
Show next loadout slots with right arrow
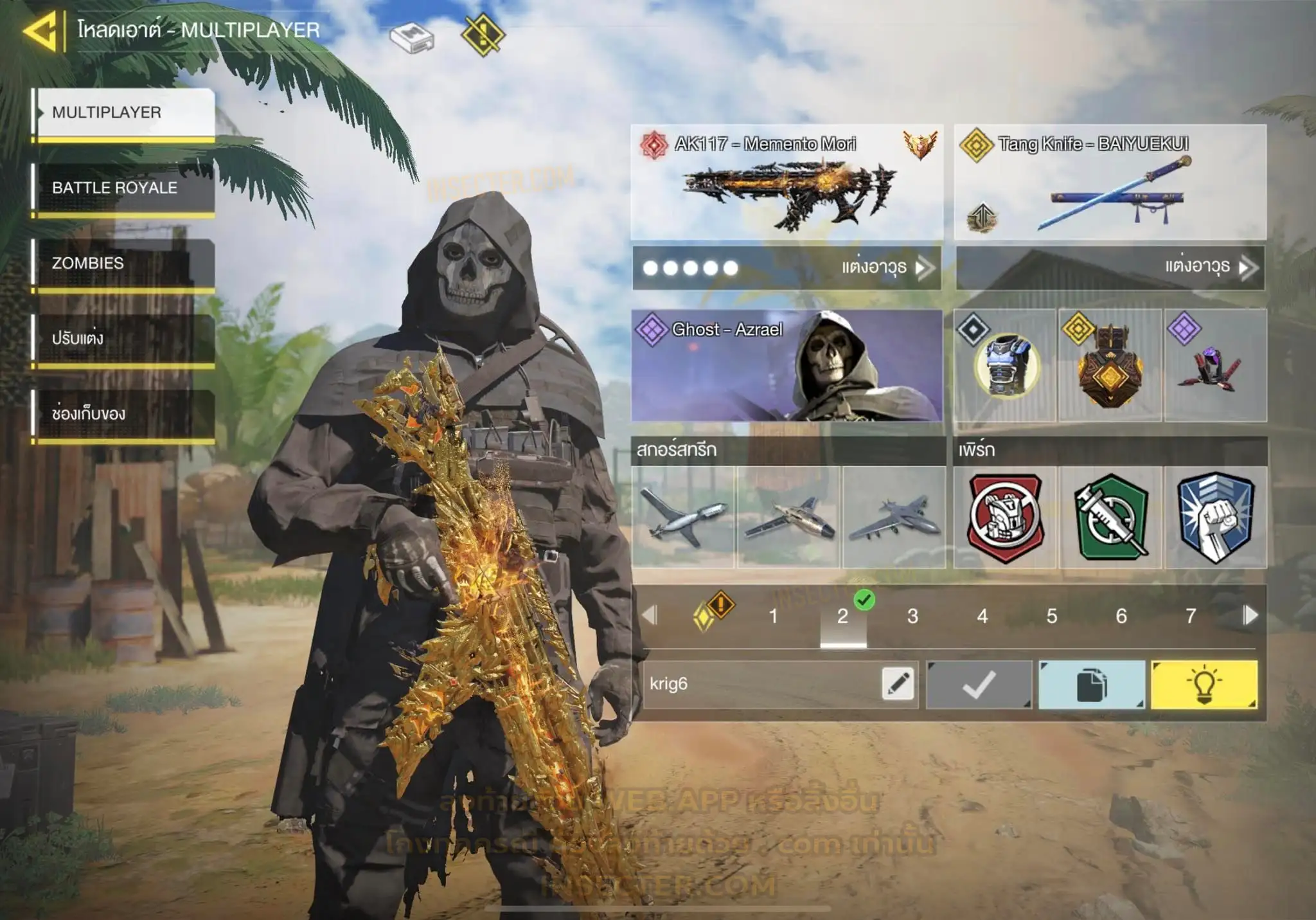coord(1250,615)
